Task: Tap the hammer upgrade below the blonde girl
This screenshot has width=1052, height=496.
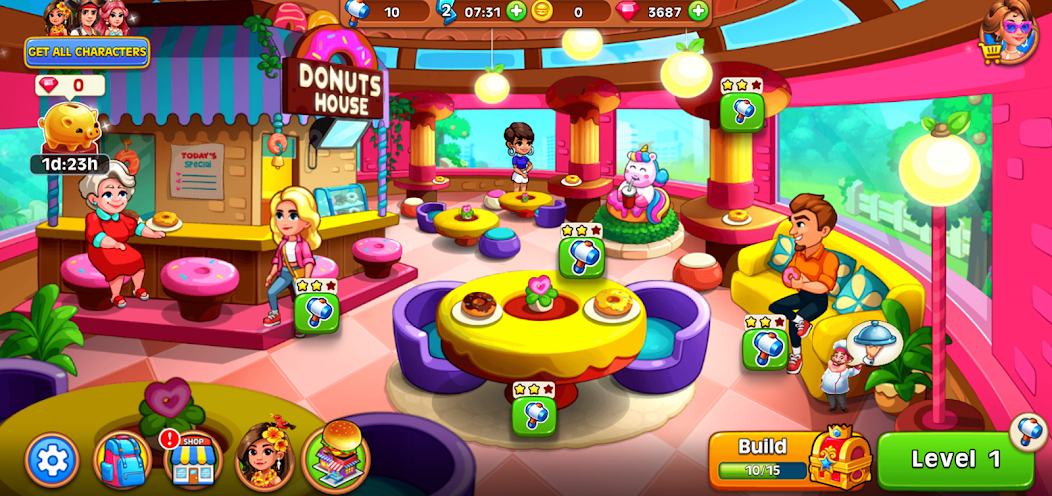Action: click(316, 312)
